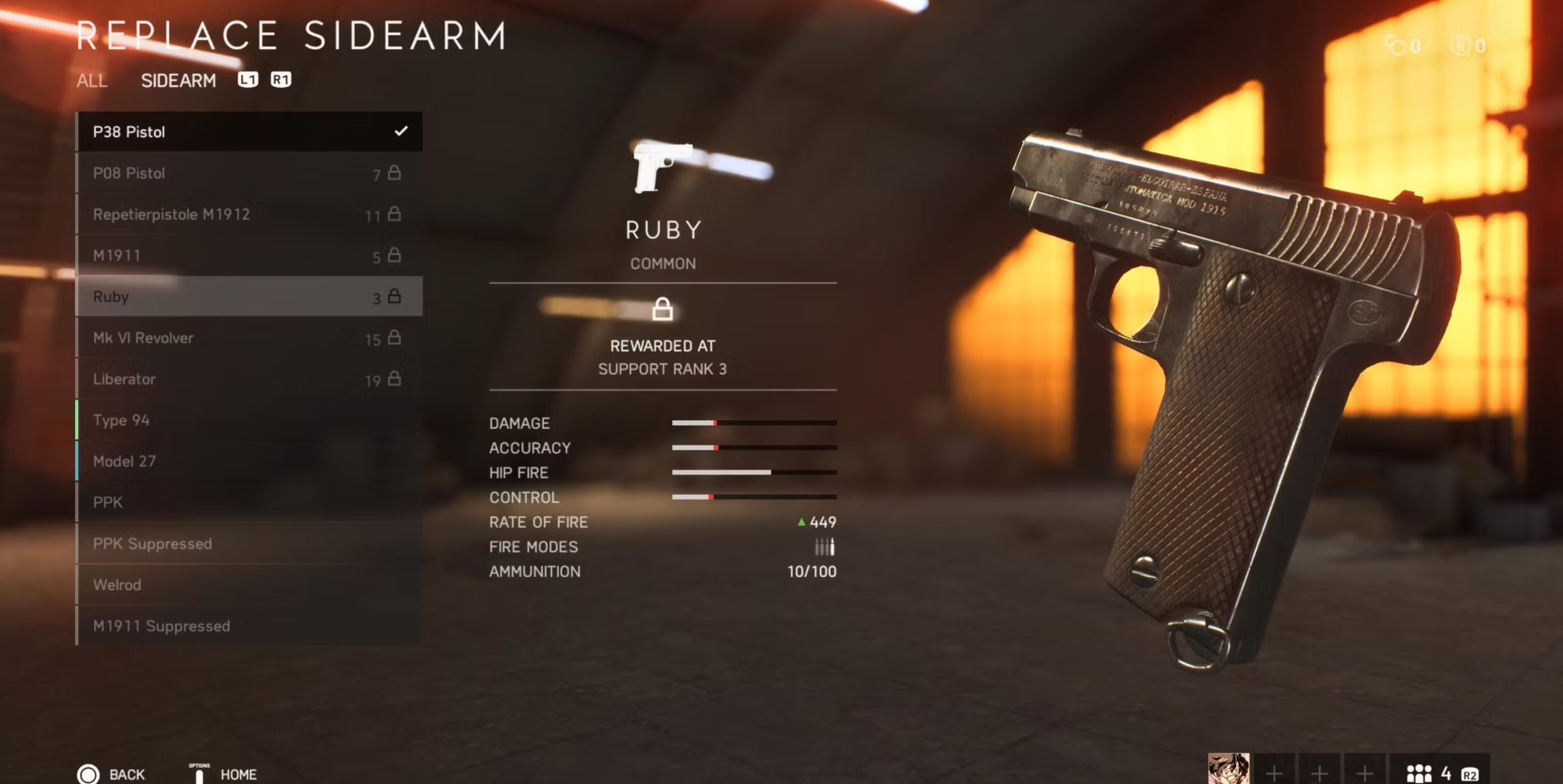Open the squad leader's player portrait
The width and height of the screenshot is (1563, 784).
[x=1228, y=770]
